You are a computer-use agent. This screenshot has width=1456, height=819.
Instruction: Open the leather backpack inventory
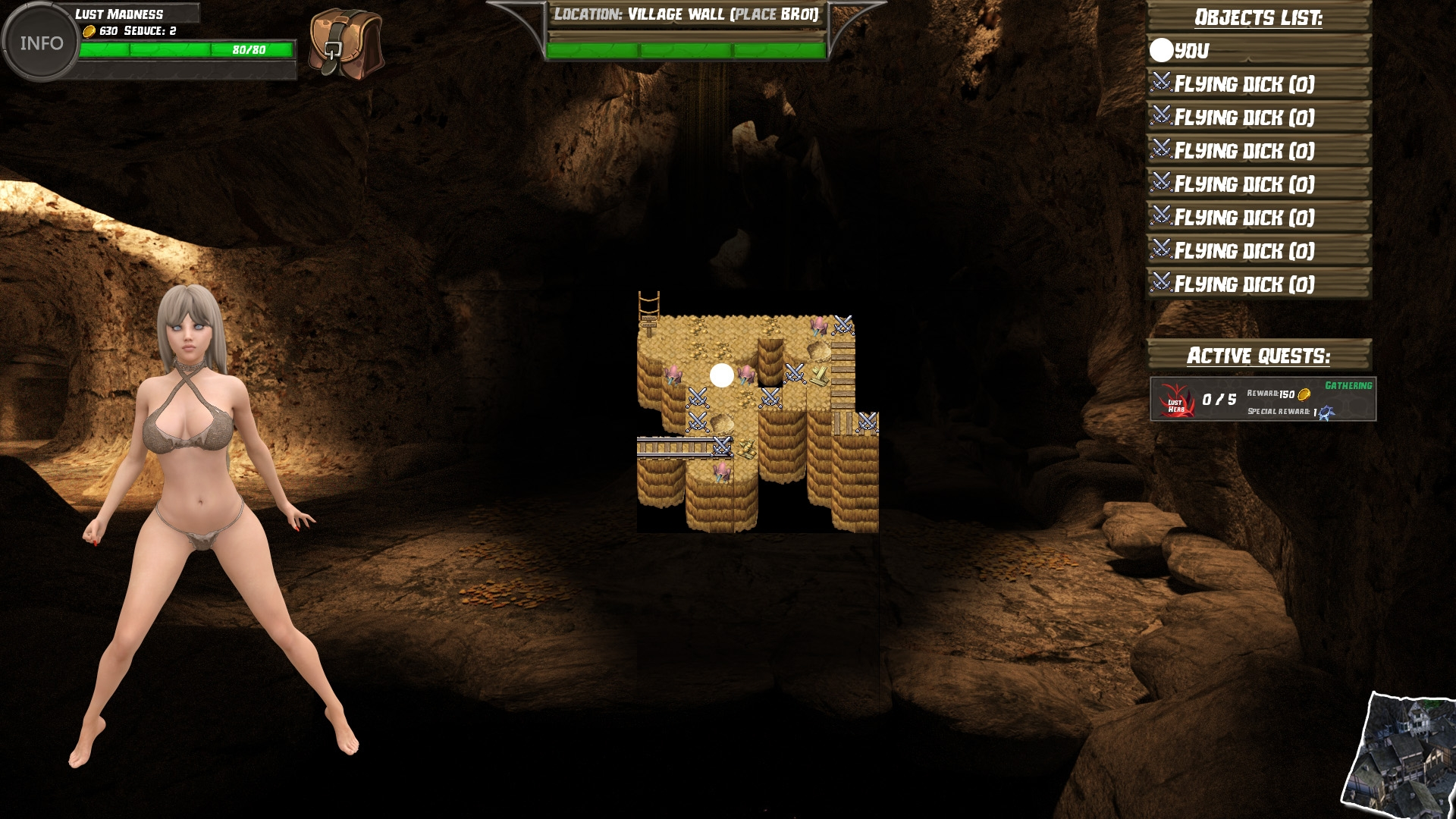point(346,43)
